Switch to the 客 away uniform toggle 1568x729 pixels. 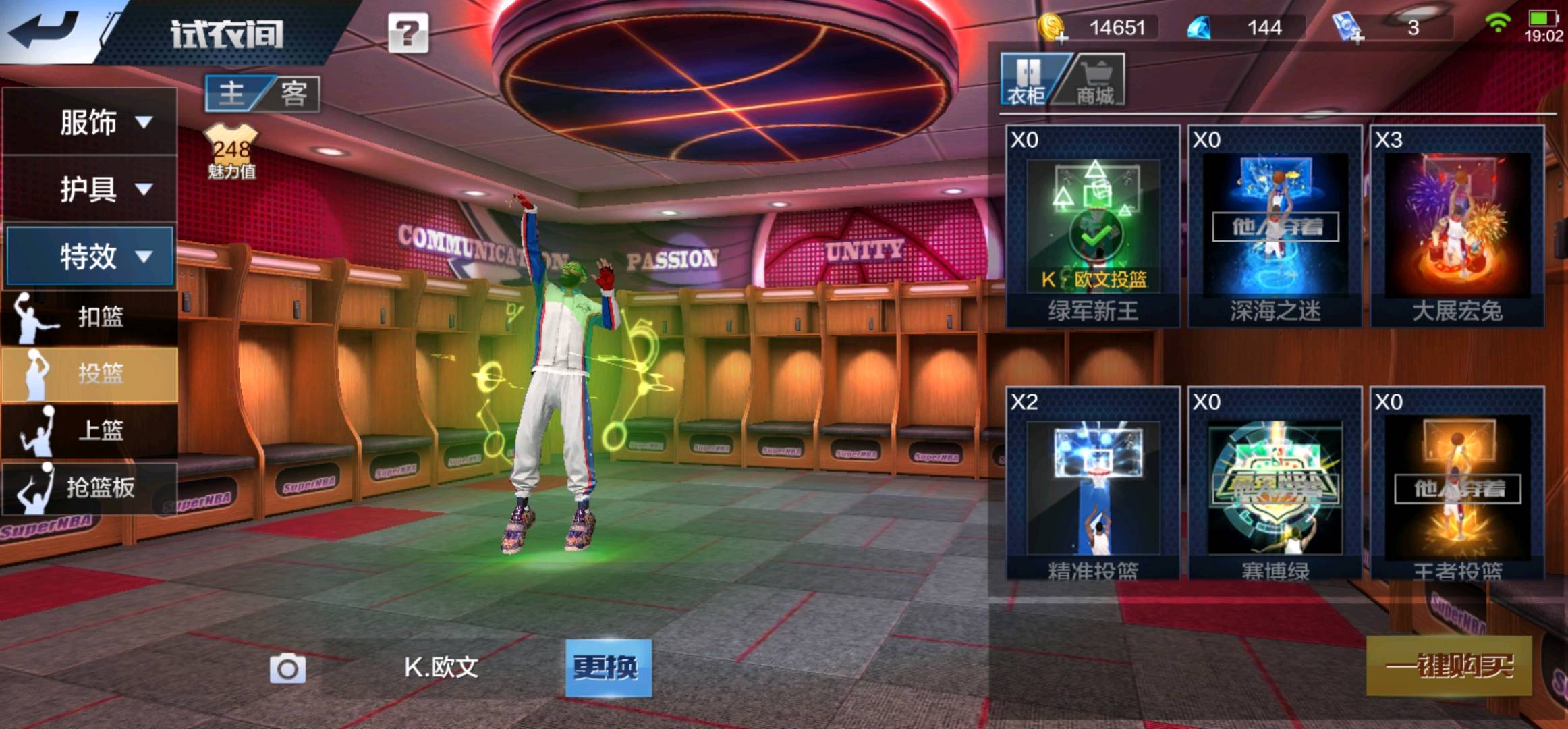pyautogui.click(x=293, y=93)
